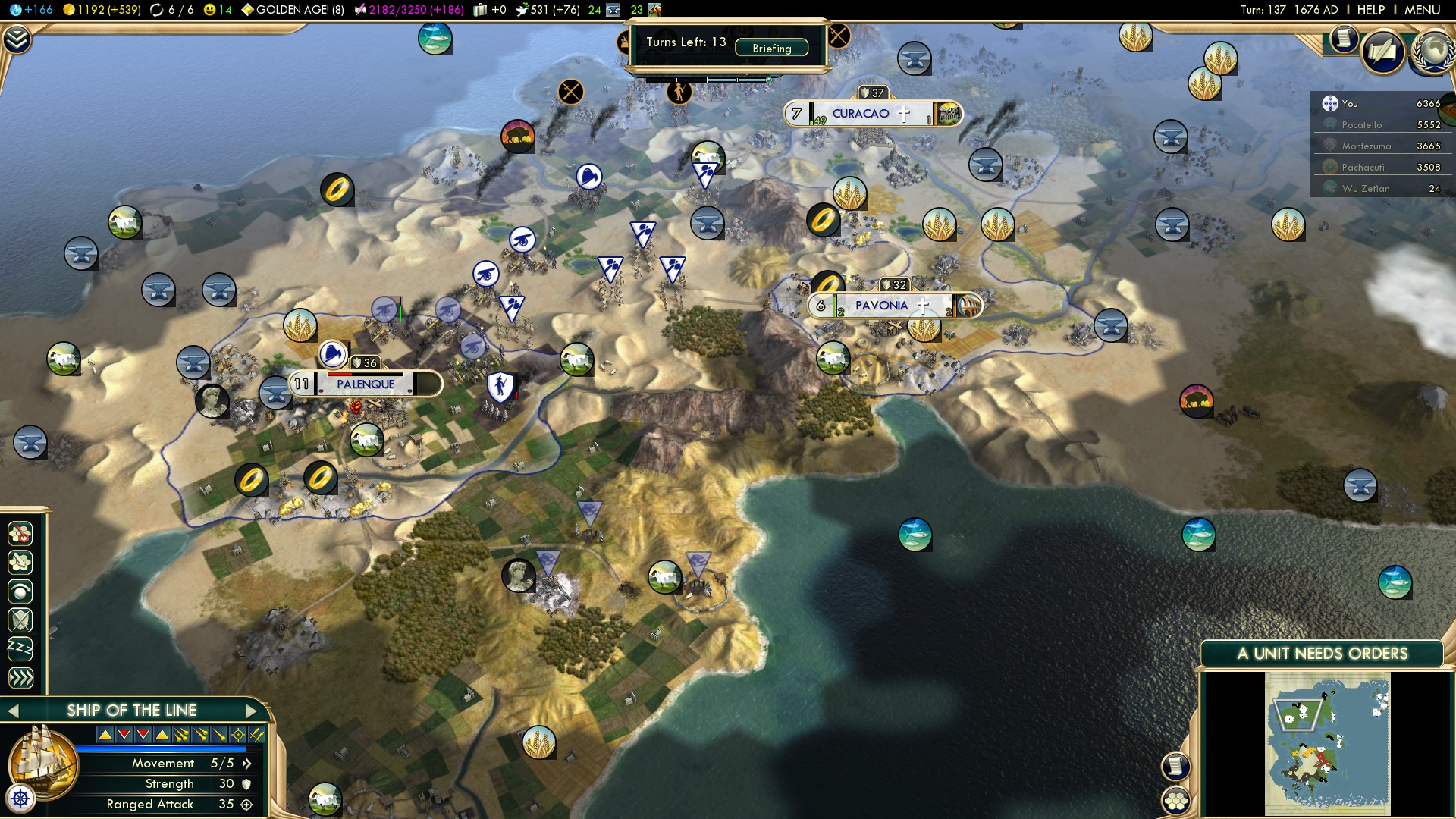Open the Pavonia city banner

coord(881,306)
